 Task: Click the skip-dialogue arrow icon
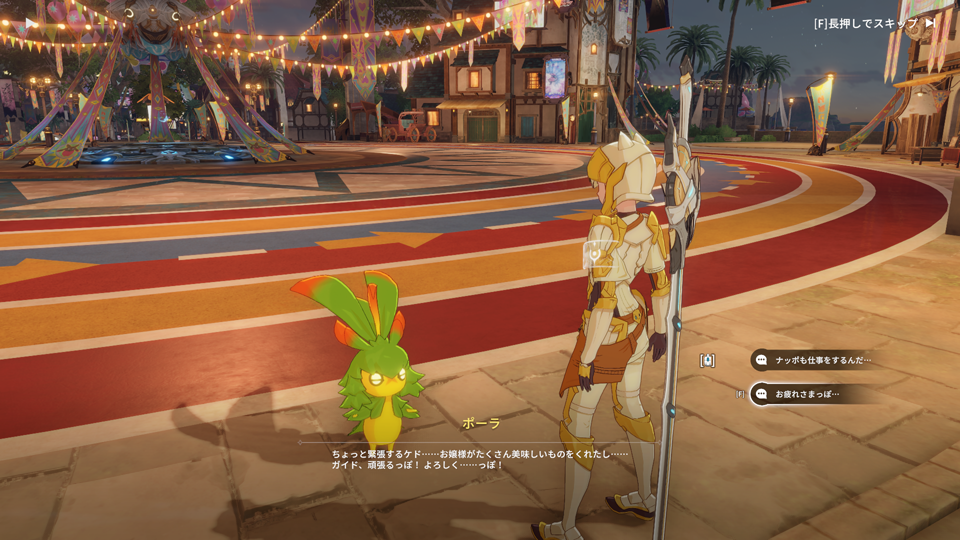tap(931, 22)
